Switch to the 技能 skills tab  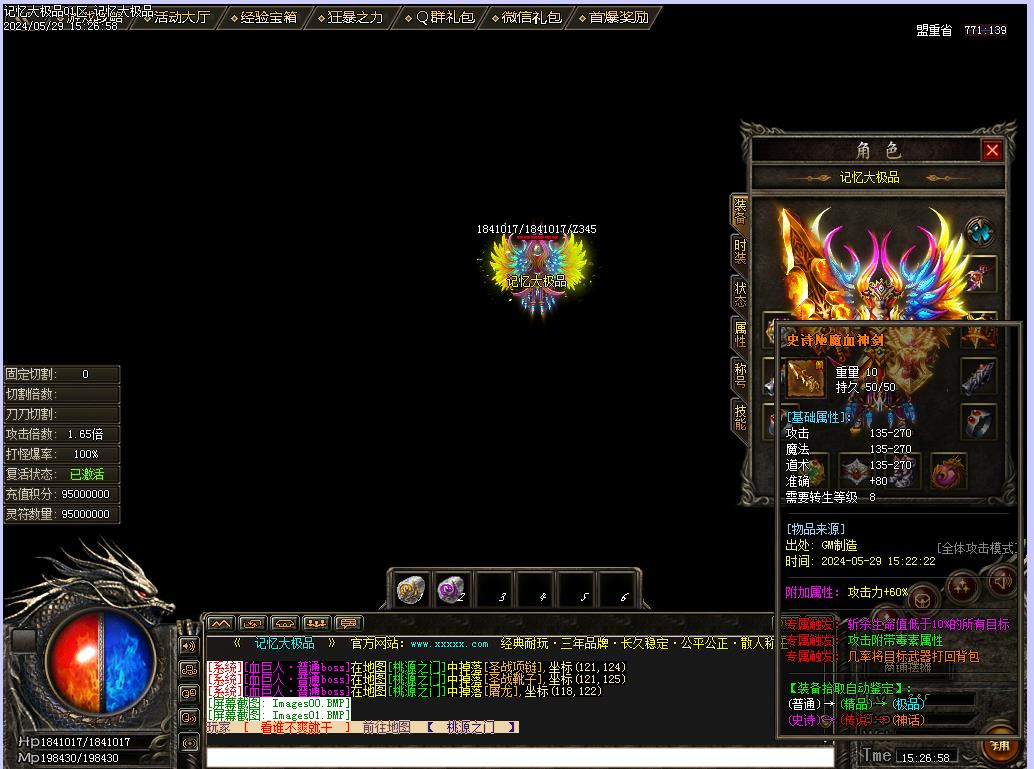pyautogui.click(x=740, y=416)
